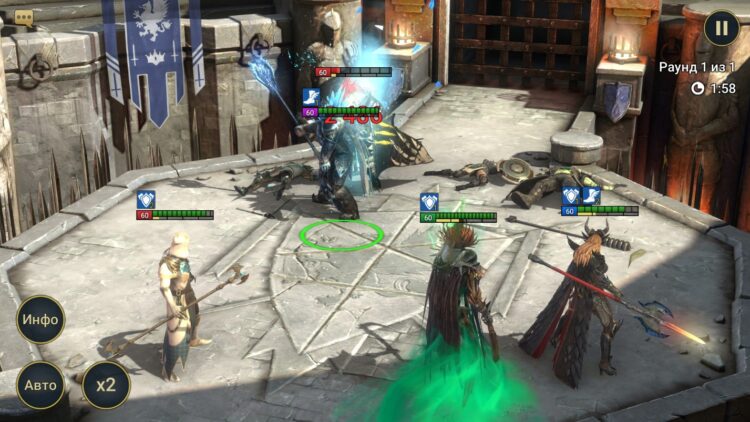Viewport: 750px width, 422px height.
Task: Open the chat bubble icon
Action: click(24, 17)
